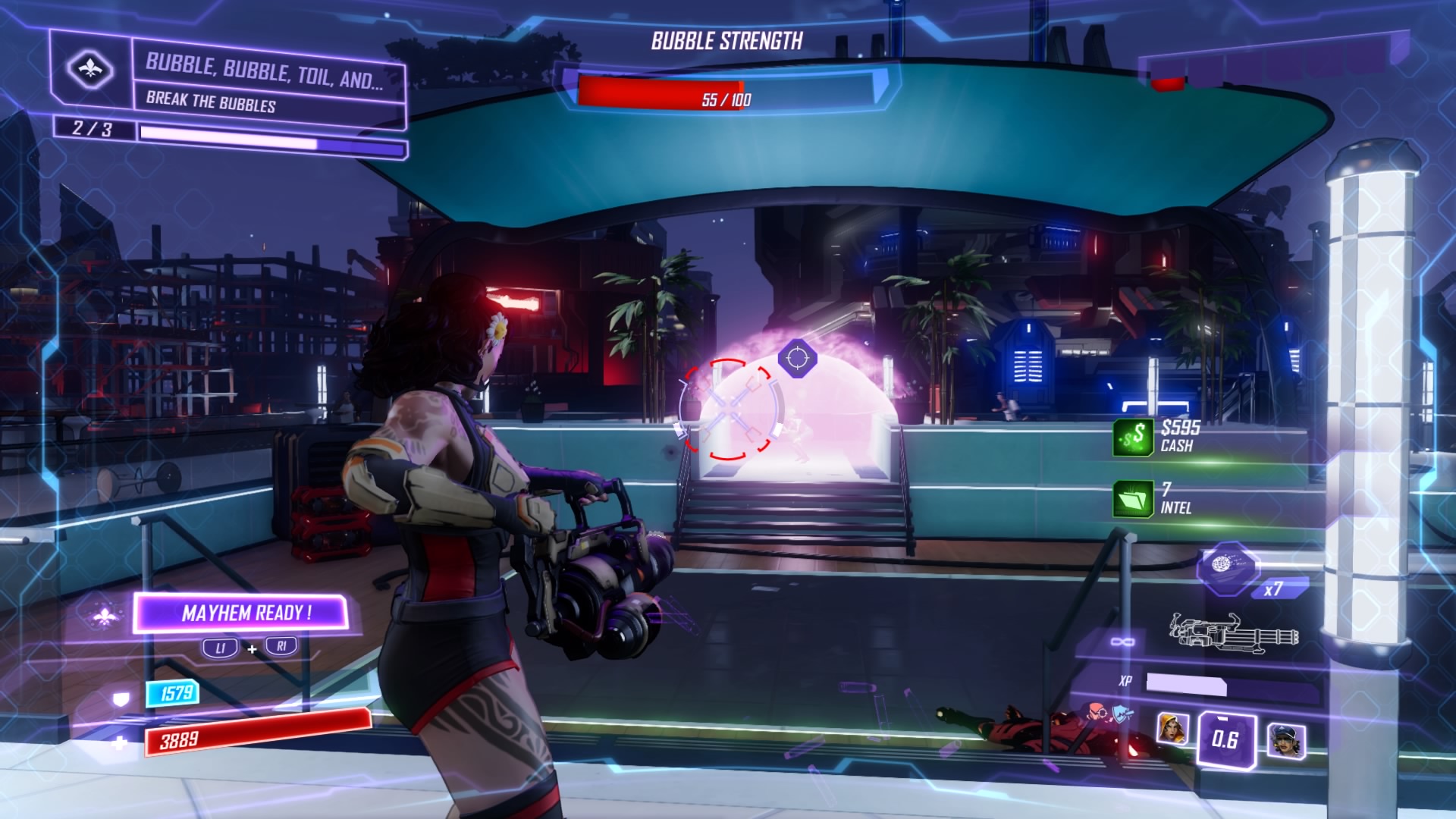Select the purple target objective marker
The image size is (1456, 819).
[797, 357]
